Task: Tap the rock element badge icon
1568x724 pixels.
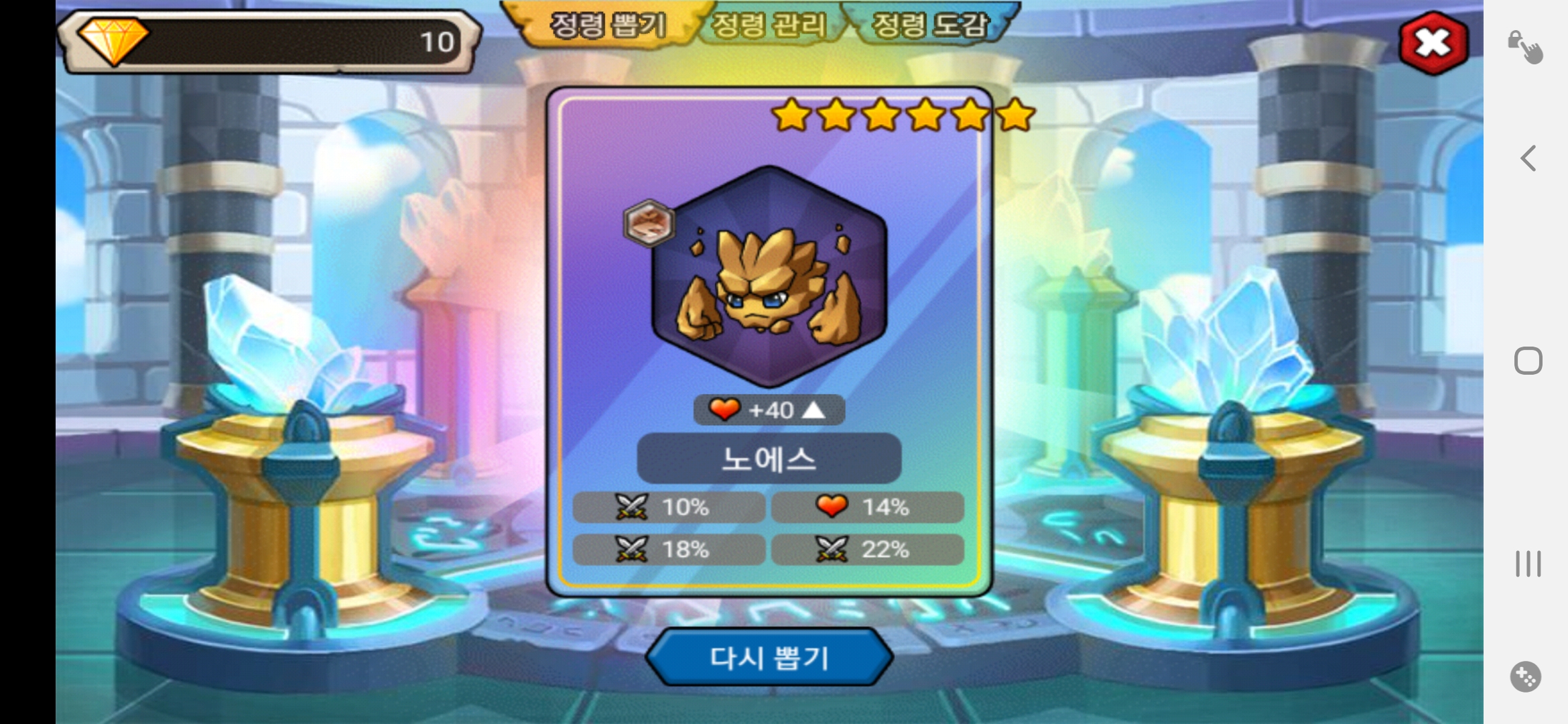Action: [x=649, y=223]
